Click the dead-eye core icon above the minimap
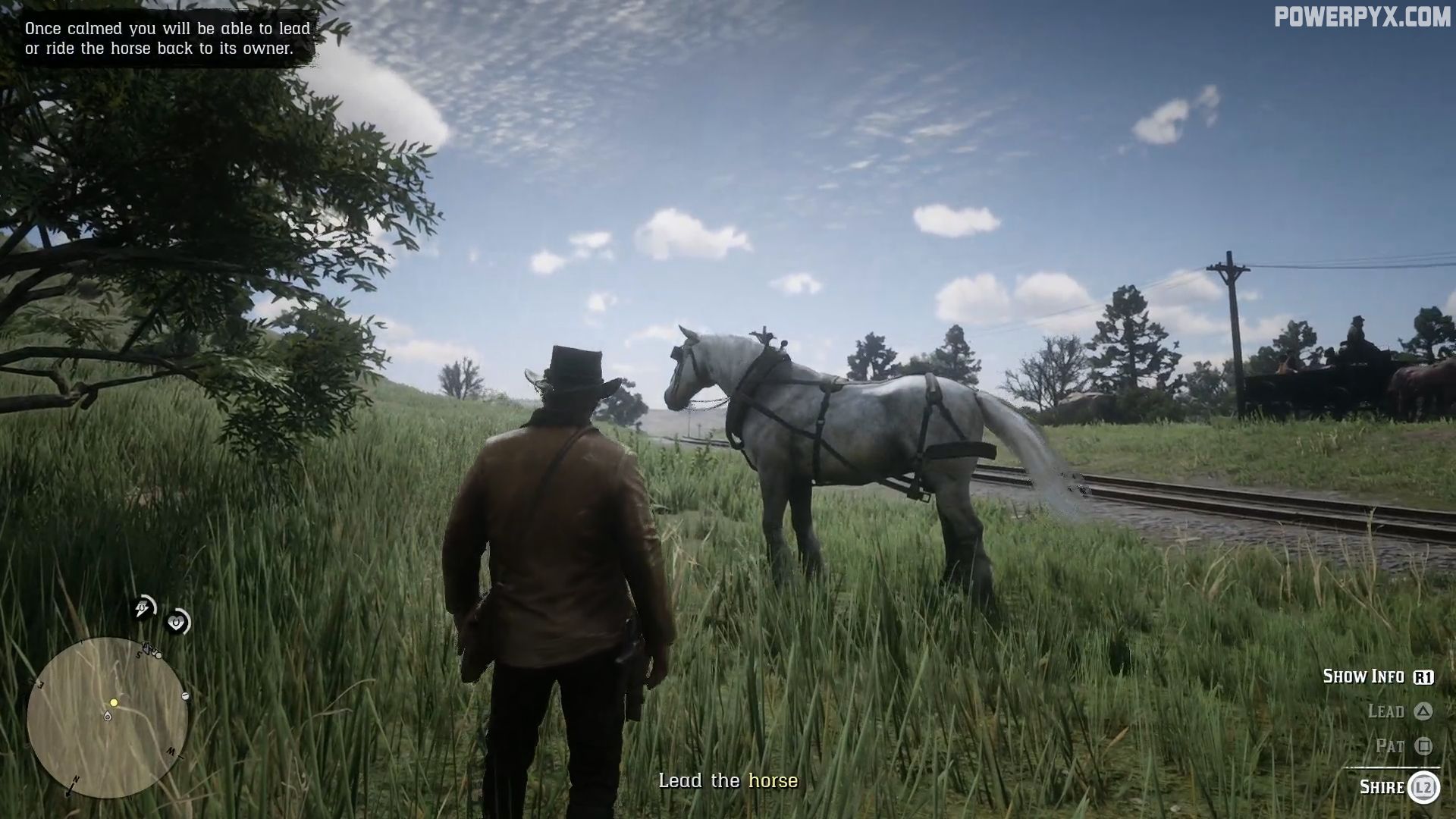Viewport: 1456px width, 819px height. 177,620
